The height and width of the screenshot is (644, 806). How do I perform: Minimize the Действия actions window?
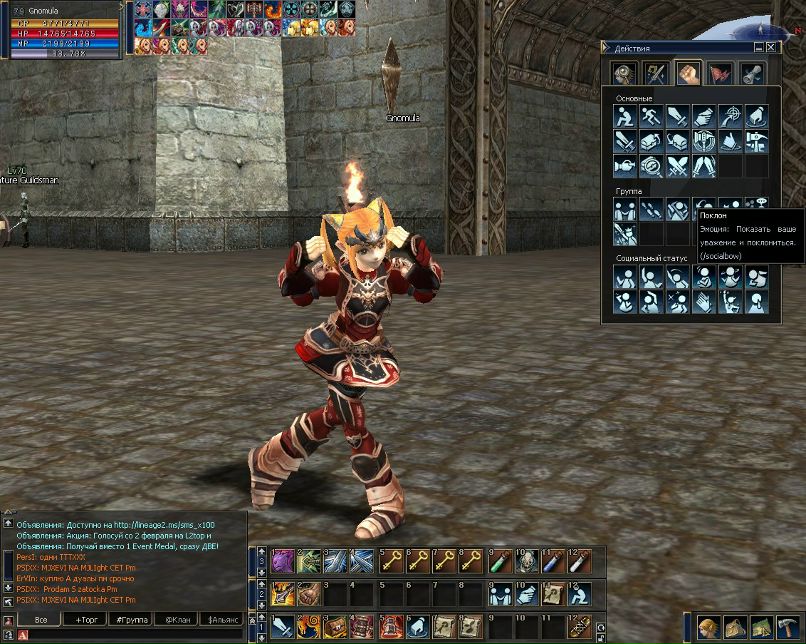coord(760,47)
